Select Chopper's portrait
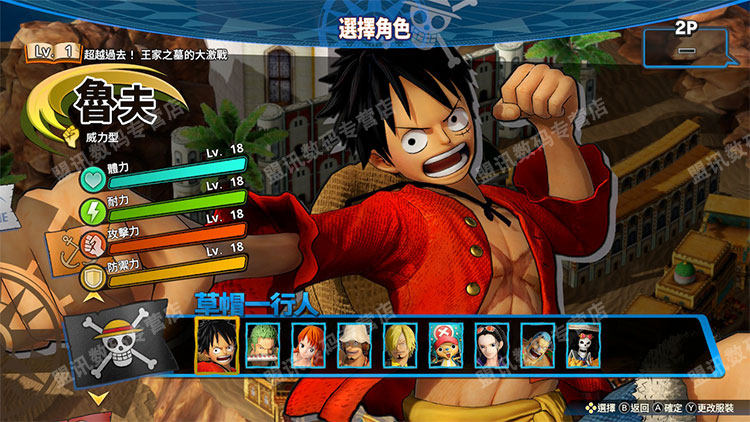Viewport: 750px width, 422px height. tap(446, 345)
